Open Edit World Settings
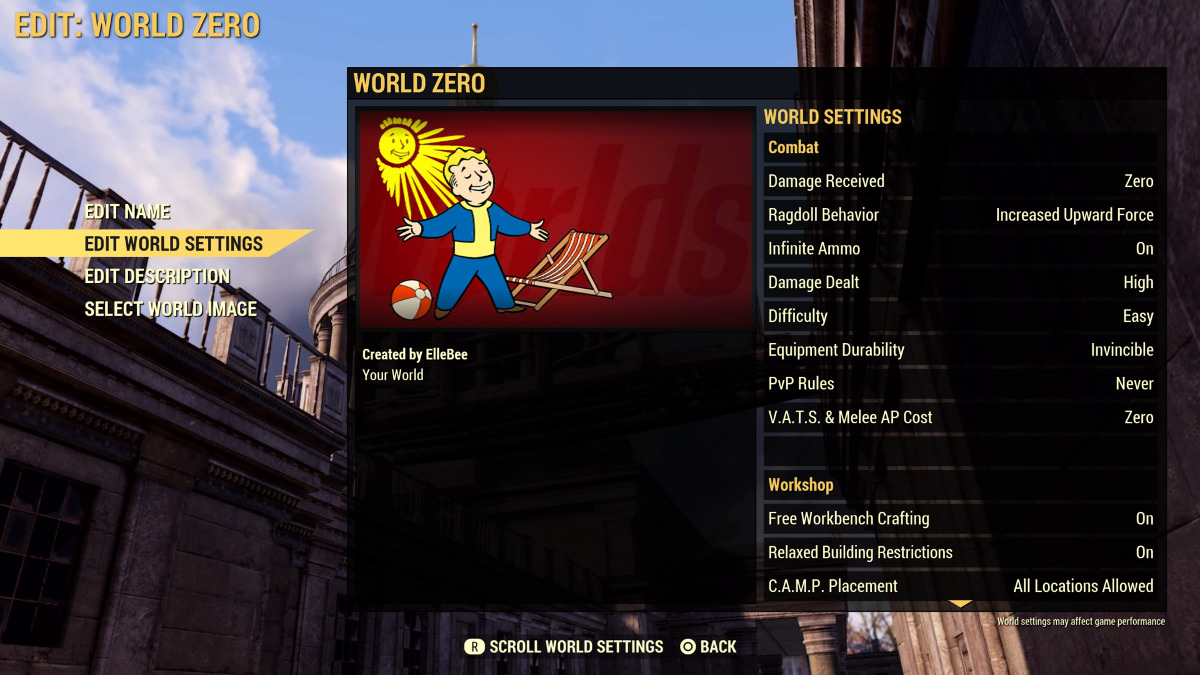 tap(173, 244)
